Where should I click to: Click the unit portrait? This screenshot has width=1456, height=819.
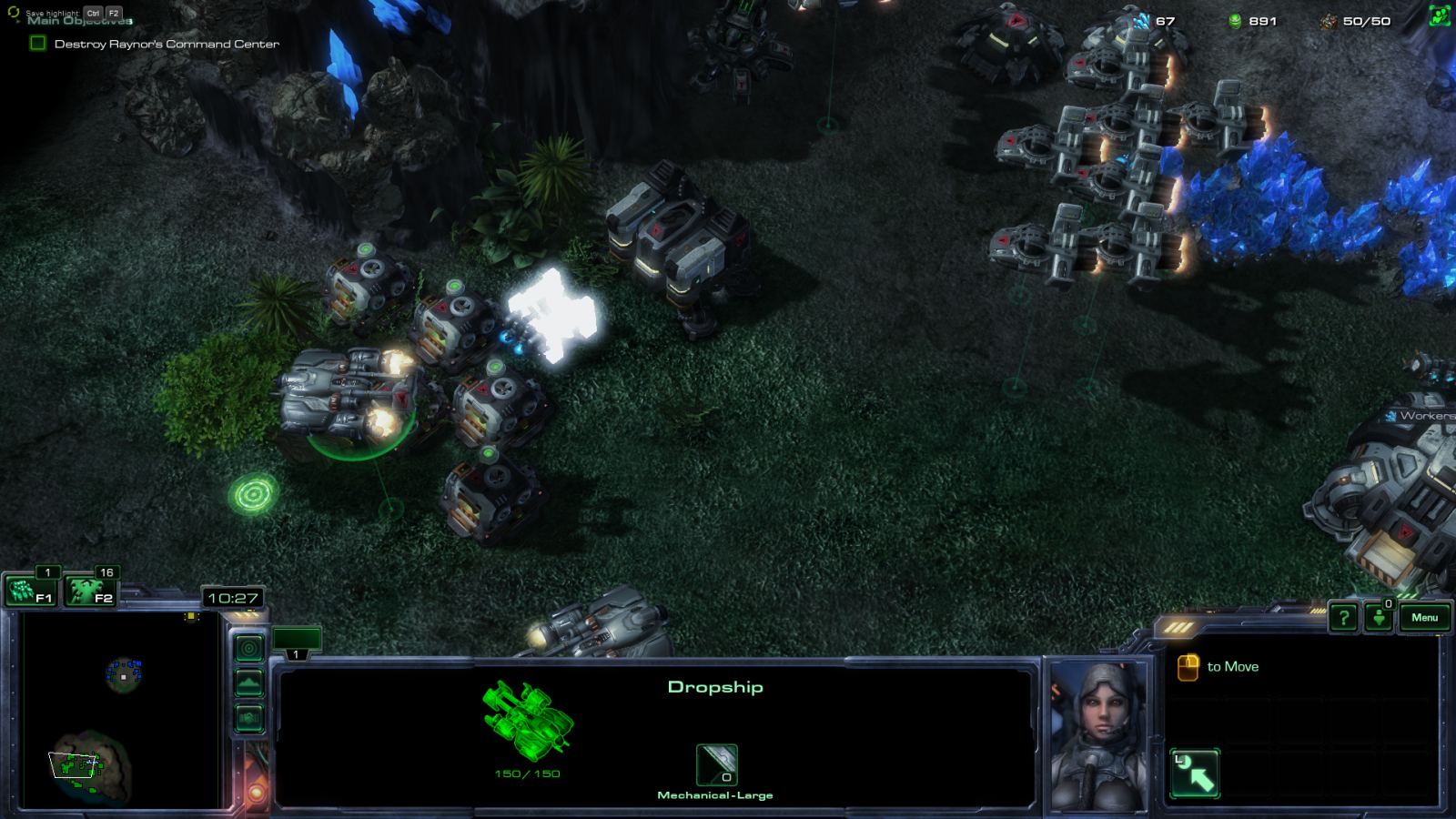(1099, 735)
